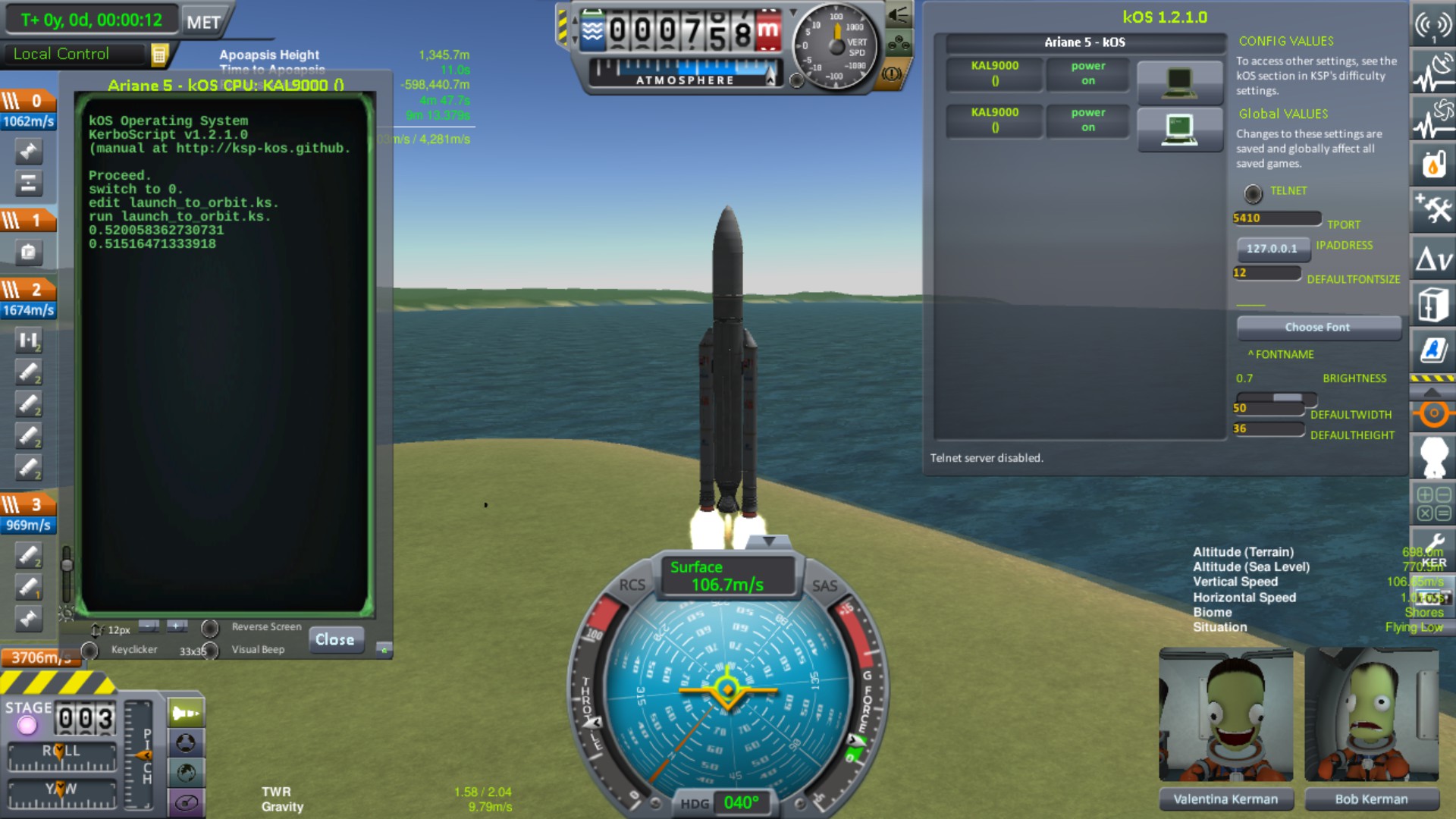Close the KAL9000 terminal window

tap(336, 640)
